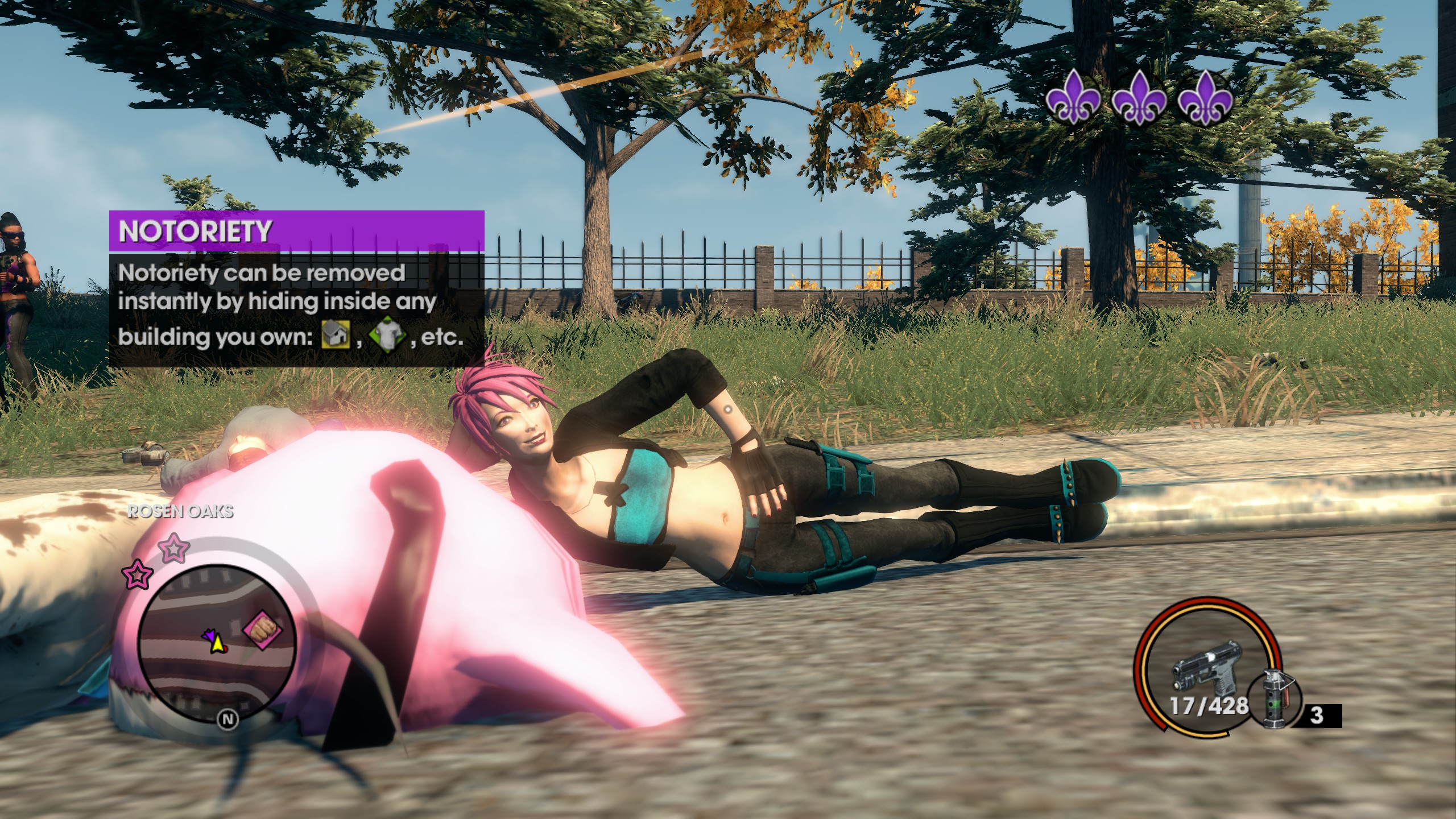Click the green shirt store icon
Image resolution: width=1456 pixels, height=819 pixels.
point(388,336)
